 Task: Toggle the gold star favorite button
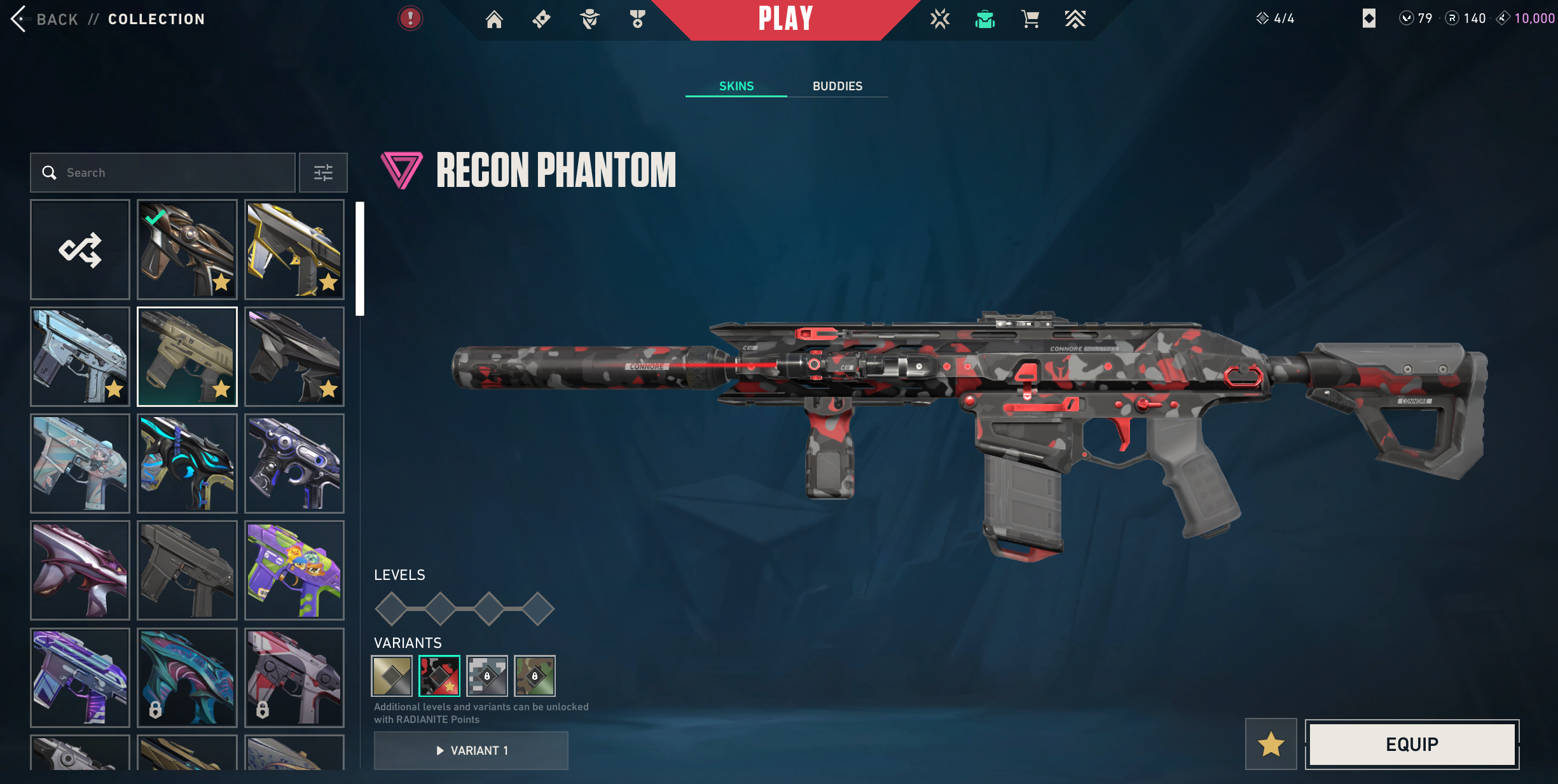(x=1271, y=744)
